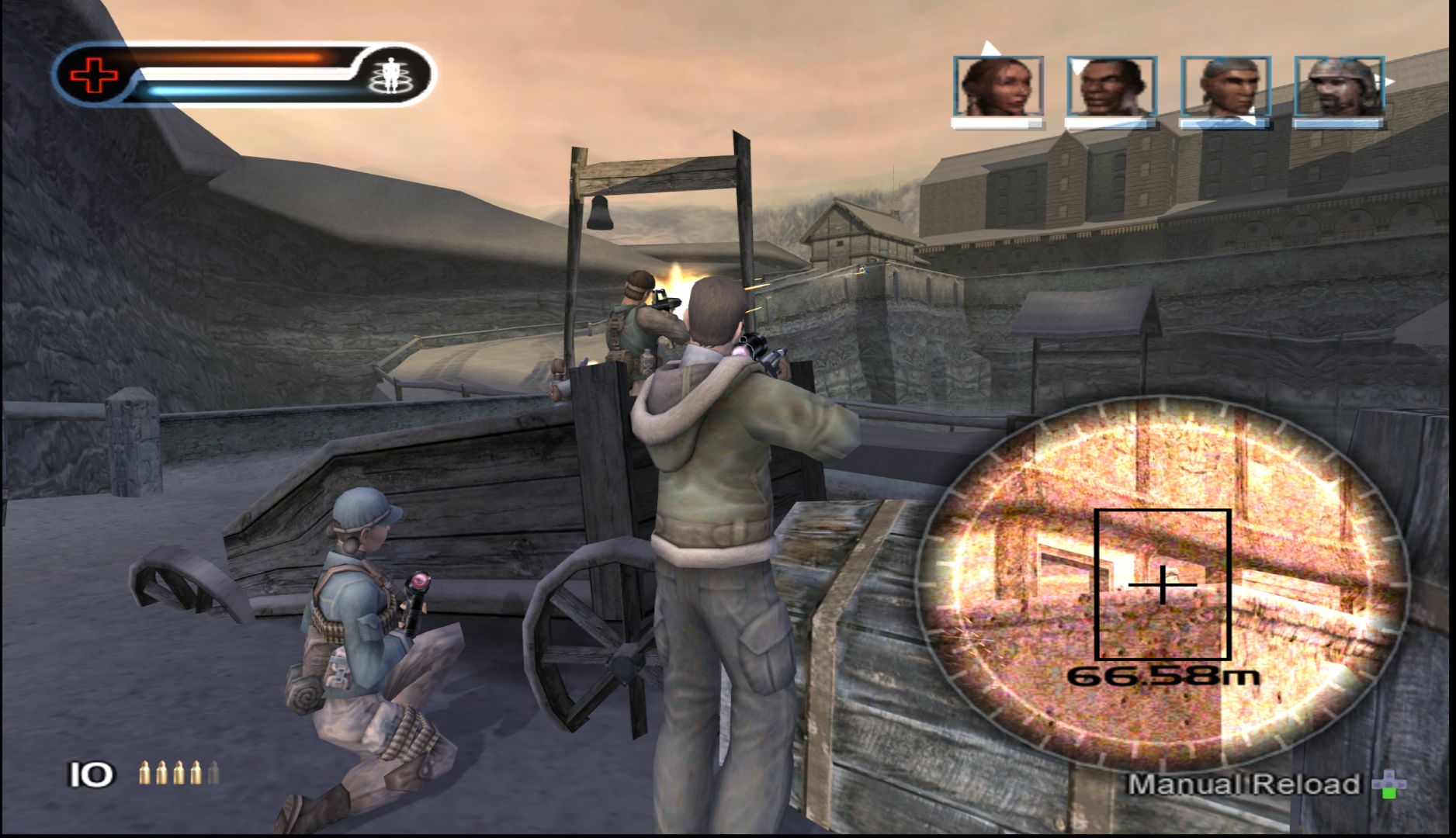Pick the bandana-wearing squad member portrait
This screenshot has height=838, width=1456.
coord(1225,86)
